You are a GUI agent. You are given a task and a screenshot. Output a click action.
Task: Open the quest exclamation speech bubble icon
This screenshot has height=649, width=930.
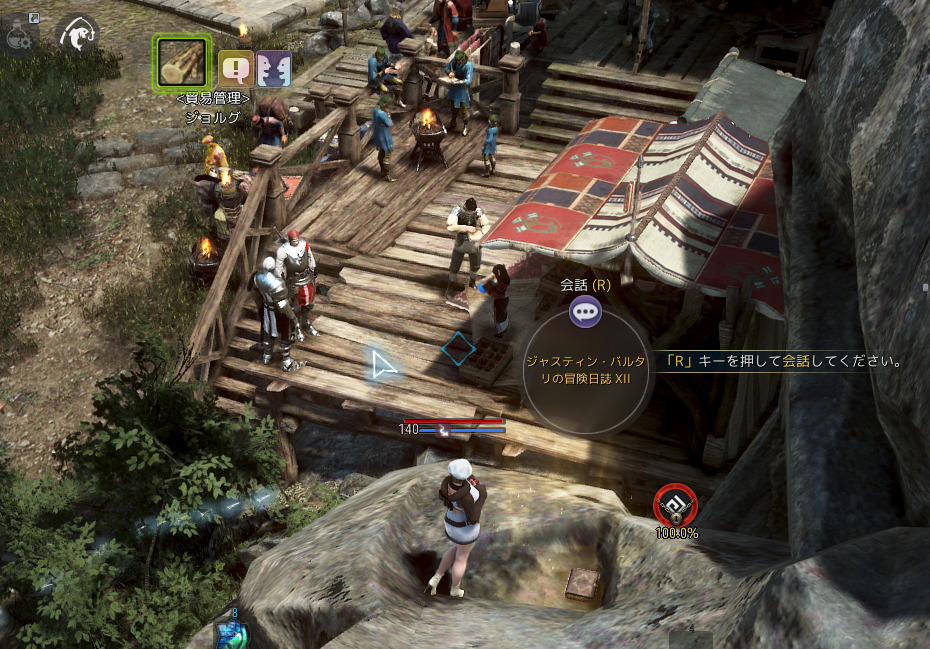click(x=236, y=69)
